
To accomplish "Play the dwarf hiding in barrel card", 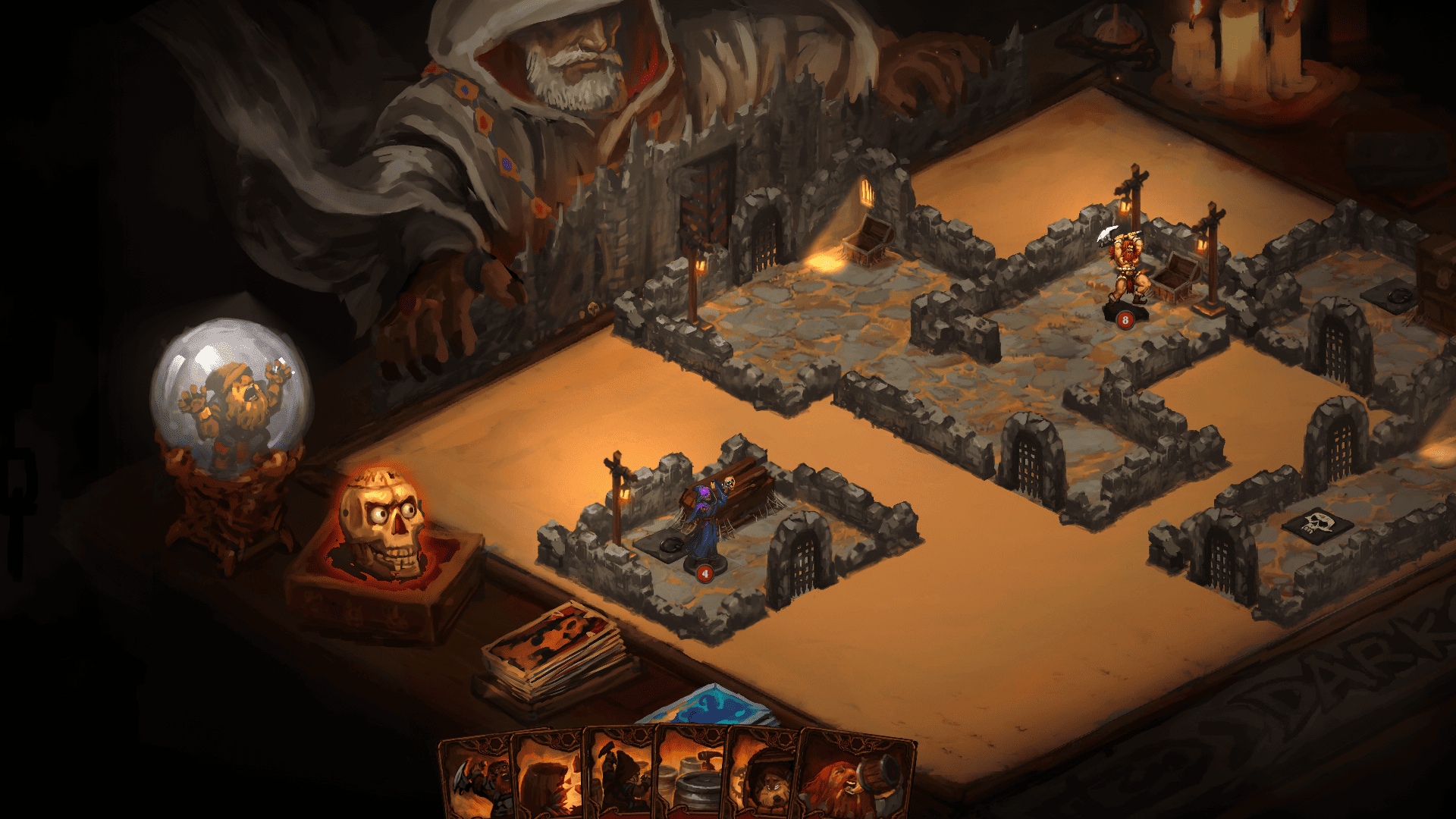I will point(762,781).
